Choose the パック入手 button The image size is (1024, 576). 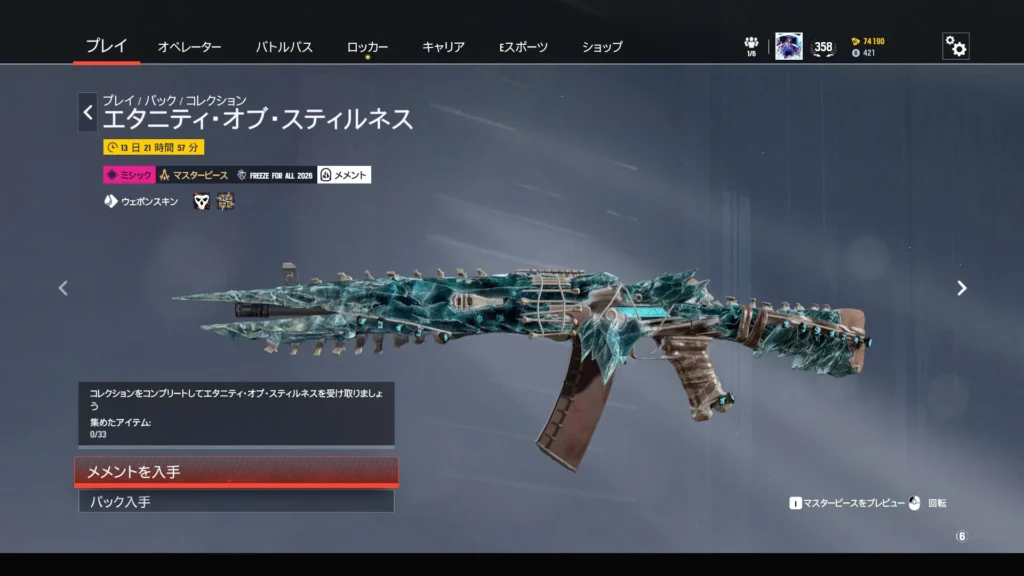[x=236, y=501]
